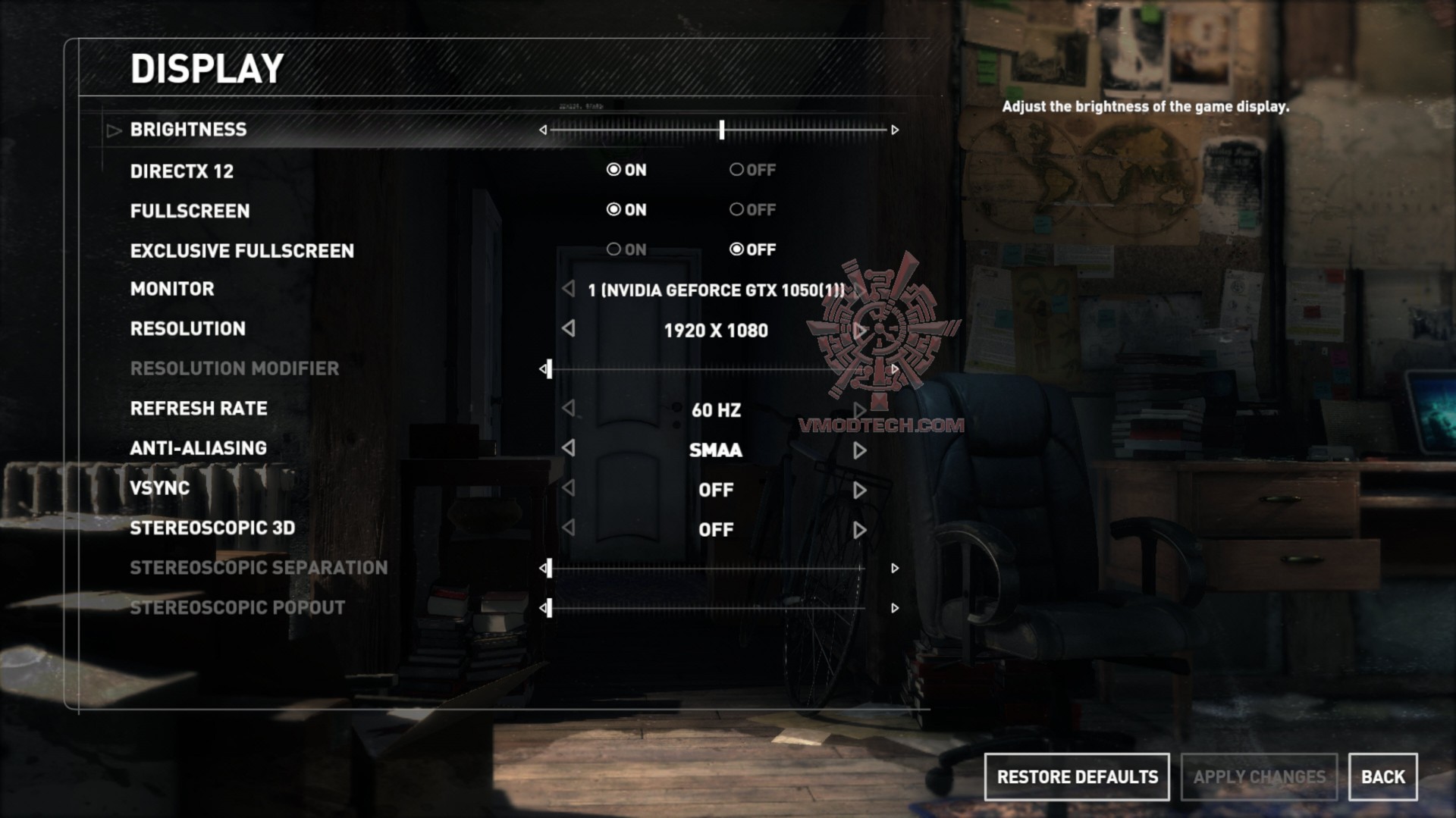This screenshot has height=818, width=1456.
Task: Advance VSync to the next setting
Action: 859,490
